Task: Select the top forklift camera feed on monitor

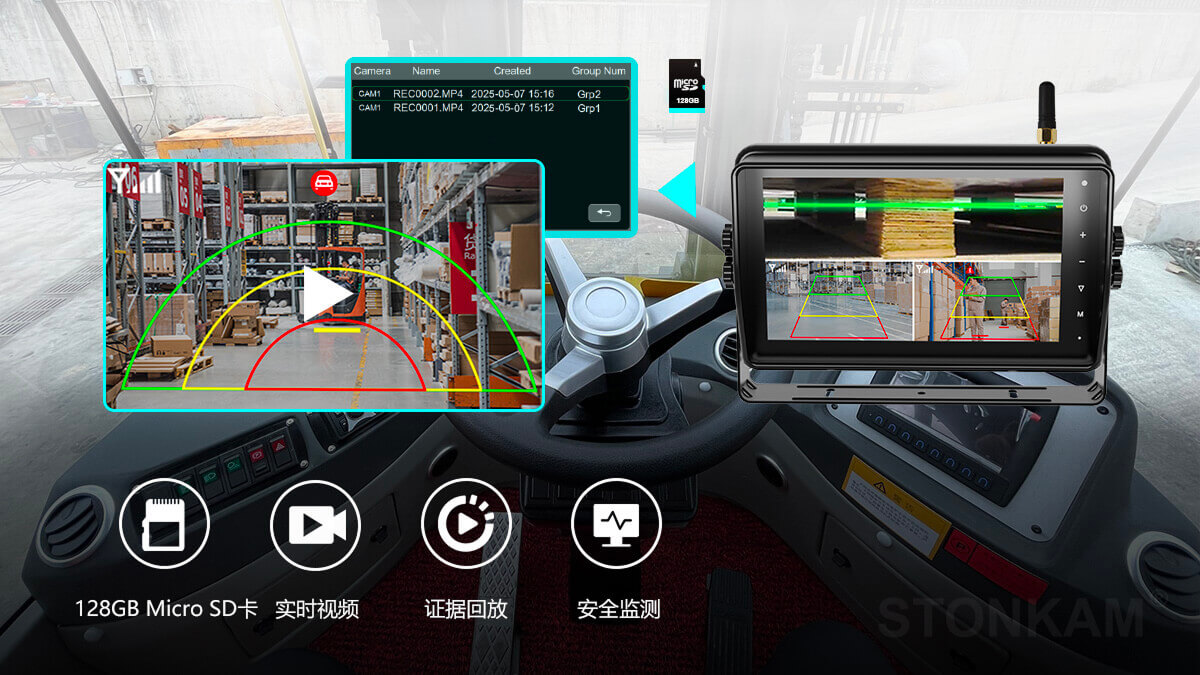Action: pos(912,218)
